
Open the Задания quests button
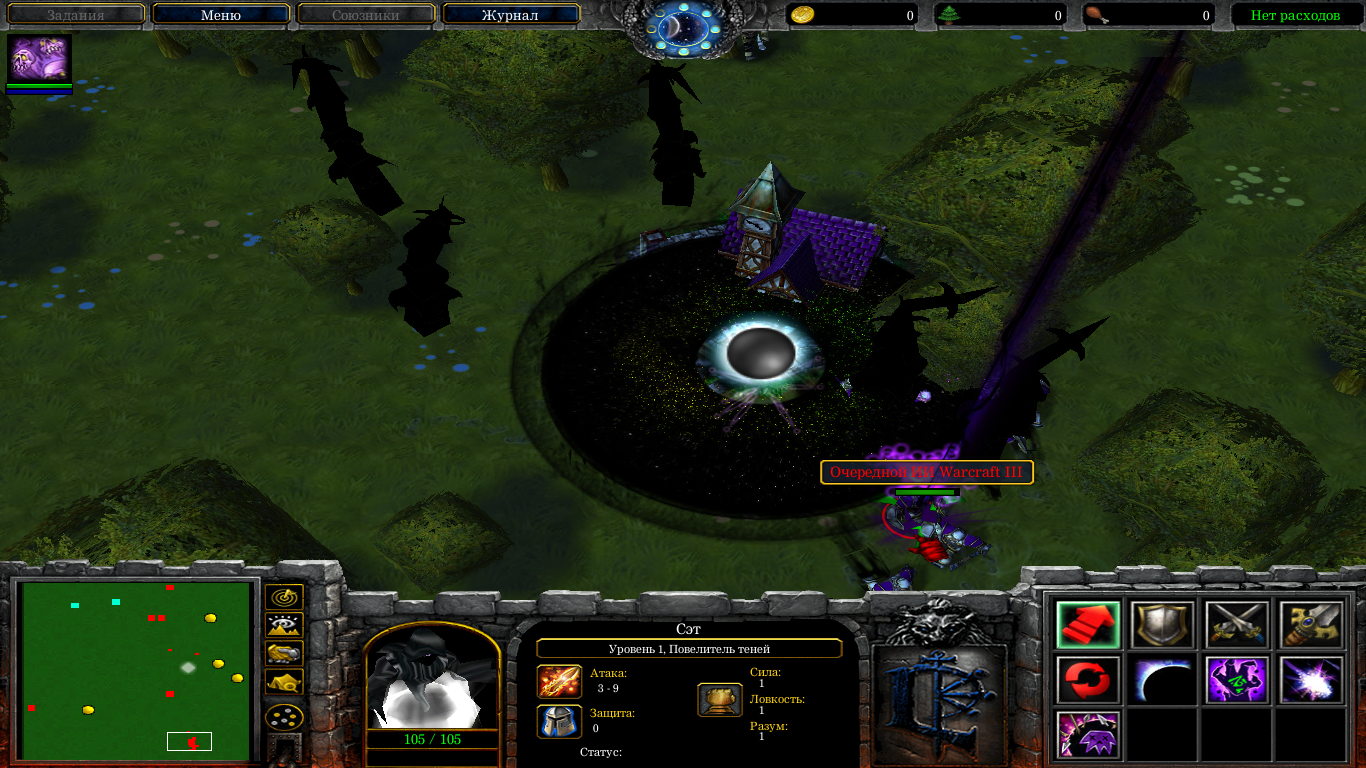click(75, 15)
